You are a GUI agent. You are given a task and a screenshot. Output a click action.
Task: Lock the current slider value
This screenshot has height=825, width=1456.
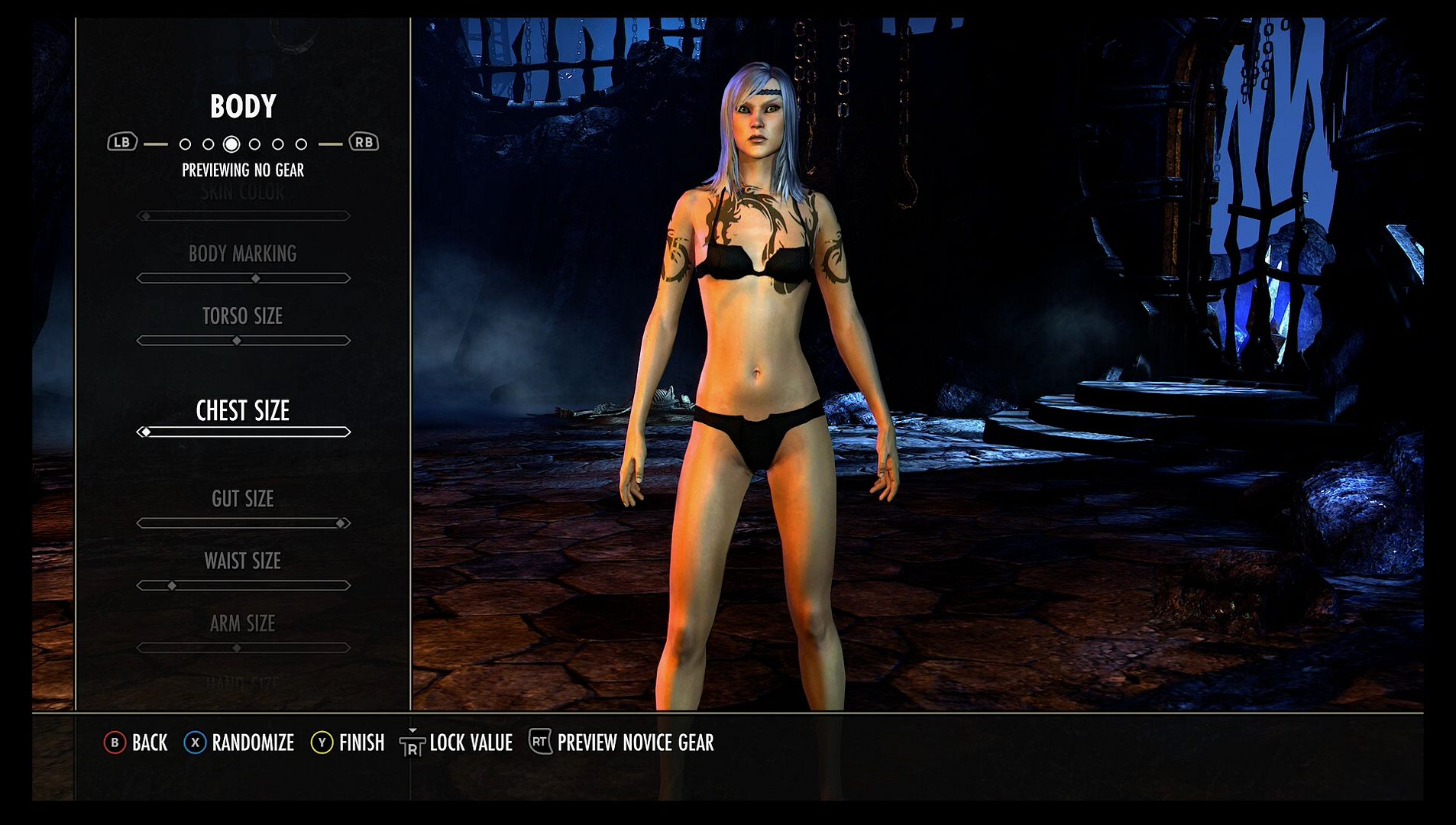click(x=456, y=742)
